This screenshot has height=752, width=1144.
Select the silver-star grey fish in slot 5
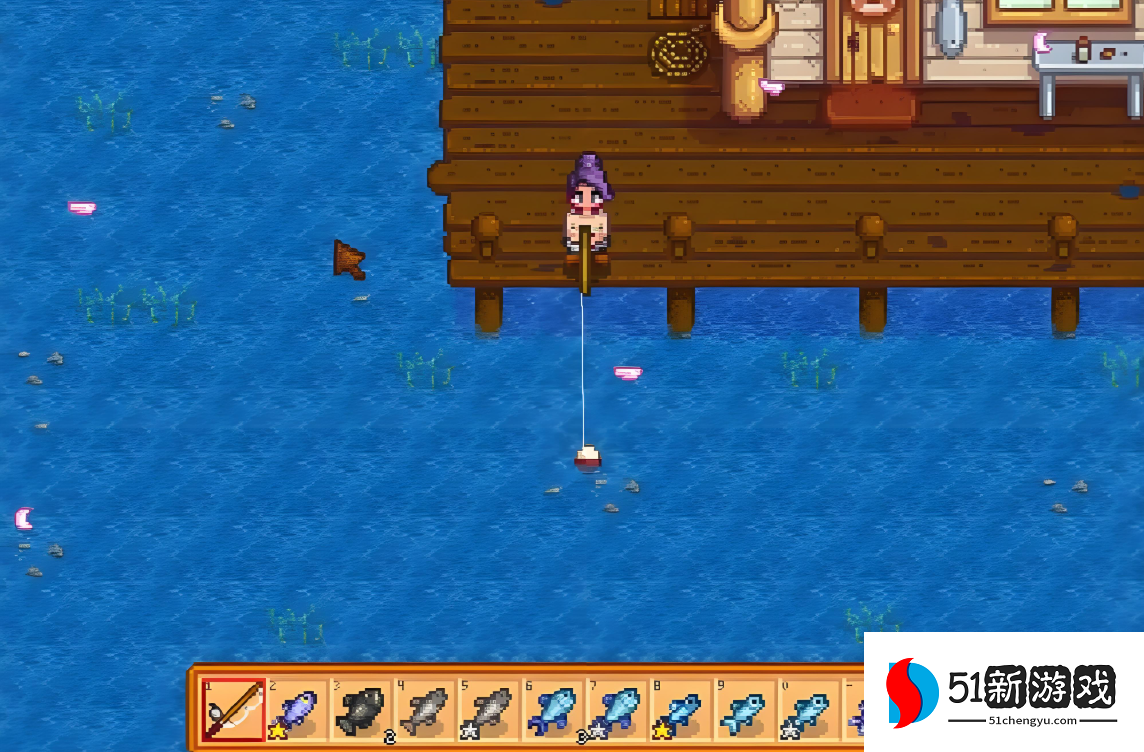coord(489,711)
